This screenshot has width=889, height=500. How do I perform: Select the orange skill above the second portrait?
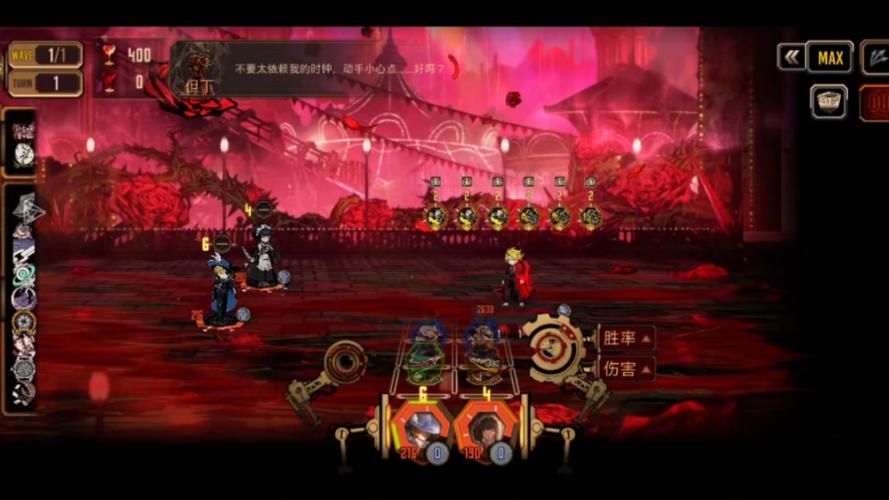pyautogui.click(x=482, y=353)
